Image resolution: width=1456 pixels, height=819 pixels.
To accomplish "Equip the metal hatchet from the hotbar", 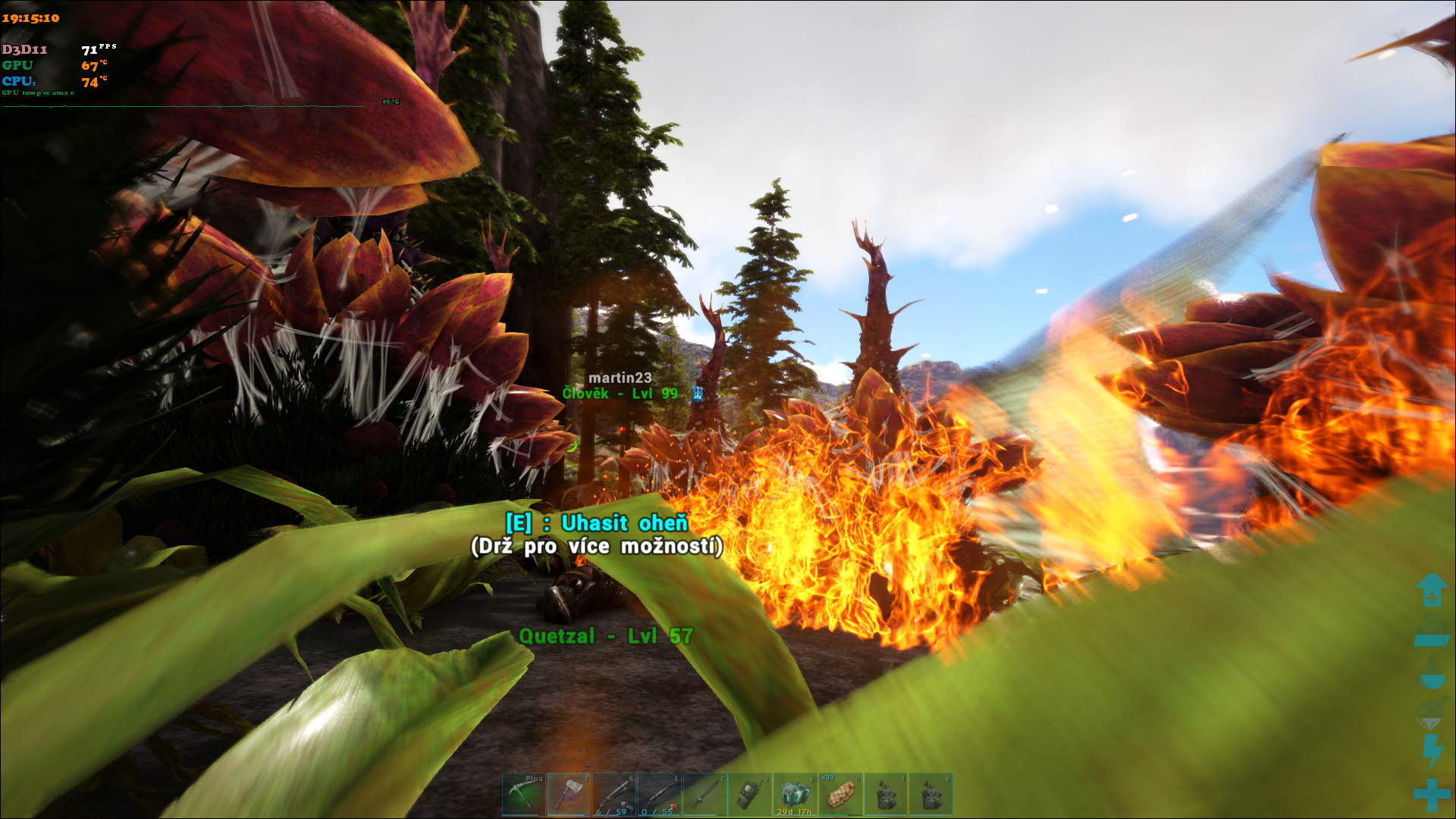I will coord(569,794).
